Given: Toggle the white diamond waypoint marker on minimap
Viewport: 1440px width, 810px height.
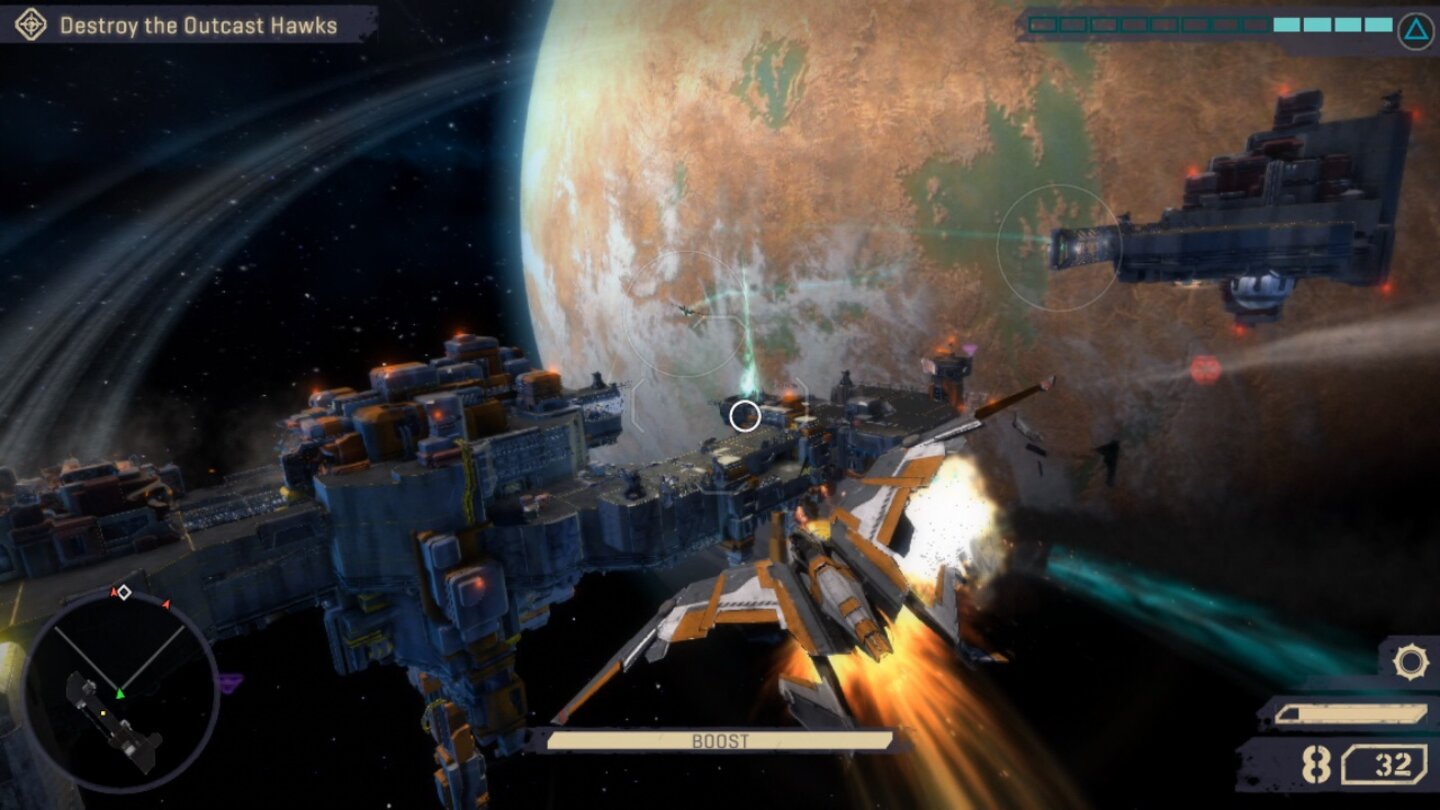Looking at the screenshot, I should coord(124,591).
